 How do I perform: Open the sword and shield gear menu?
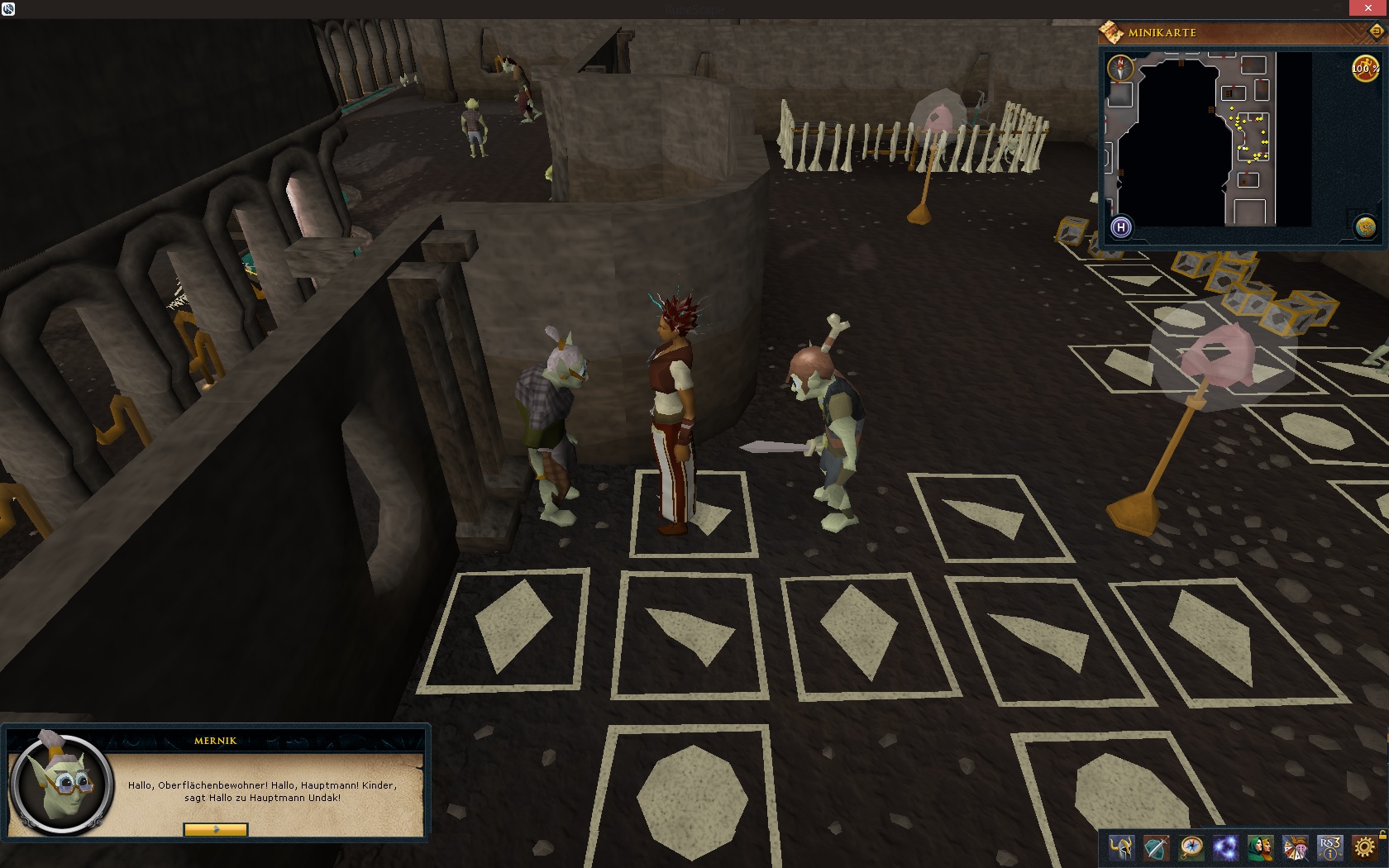1156,848
